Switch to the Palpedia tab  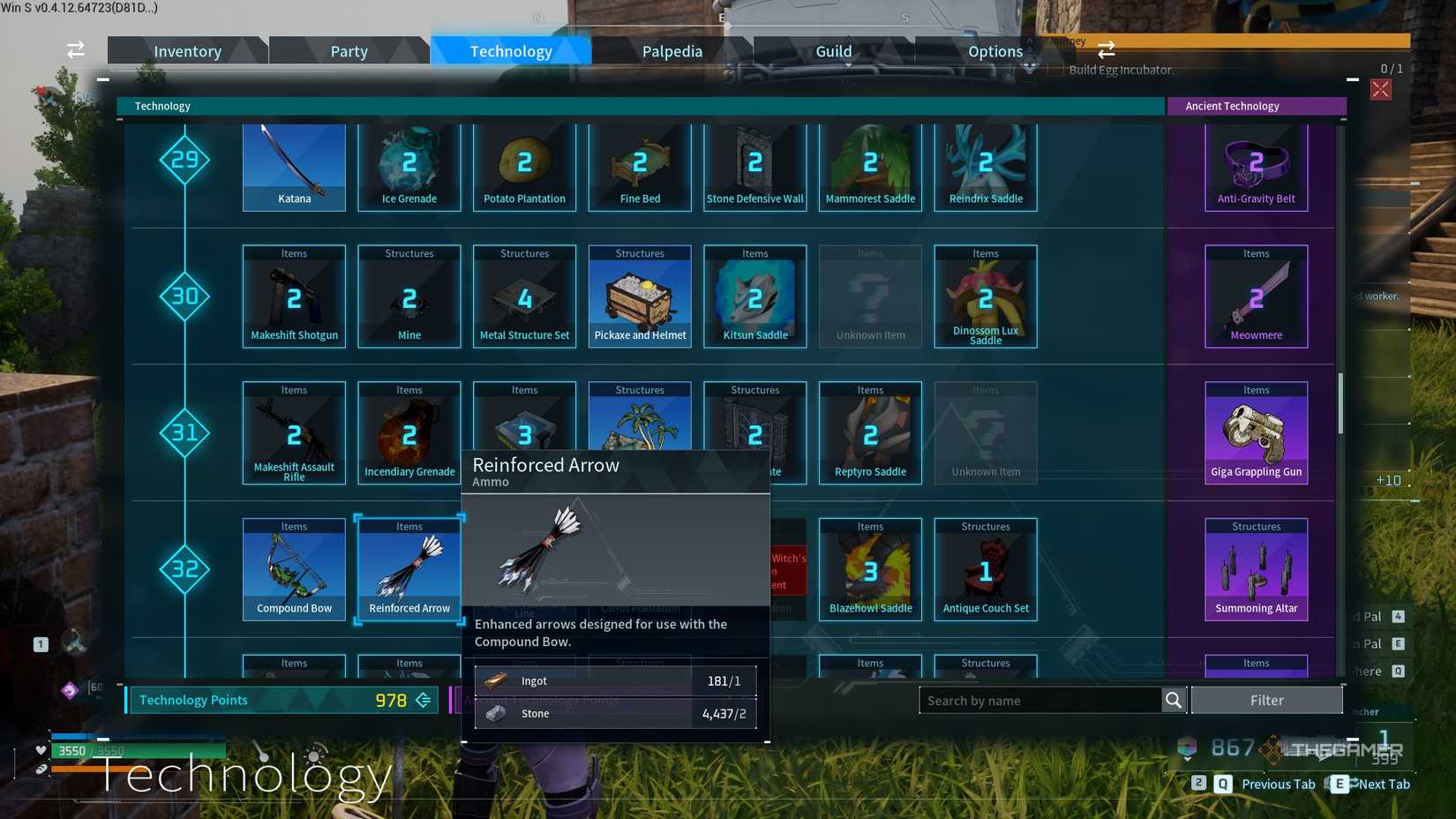click(x=673, y=50)
